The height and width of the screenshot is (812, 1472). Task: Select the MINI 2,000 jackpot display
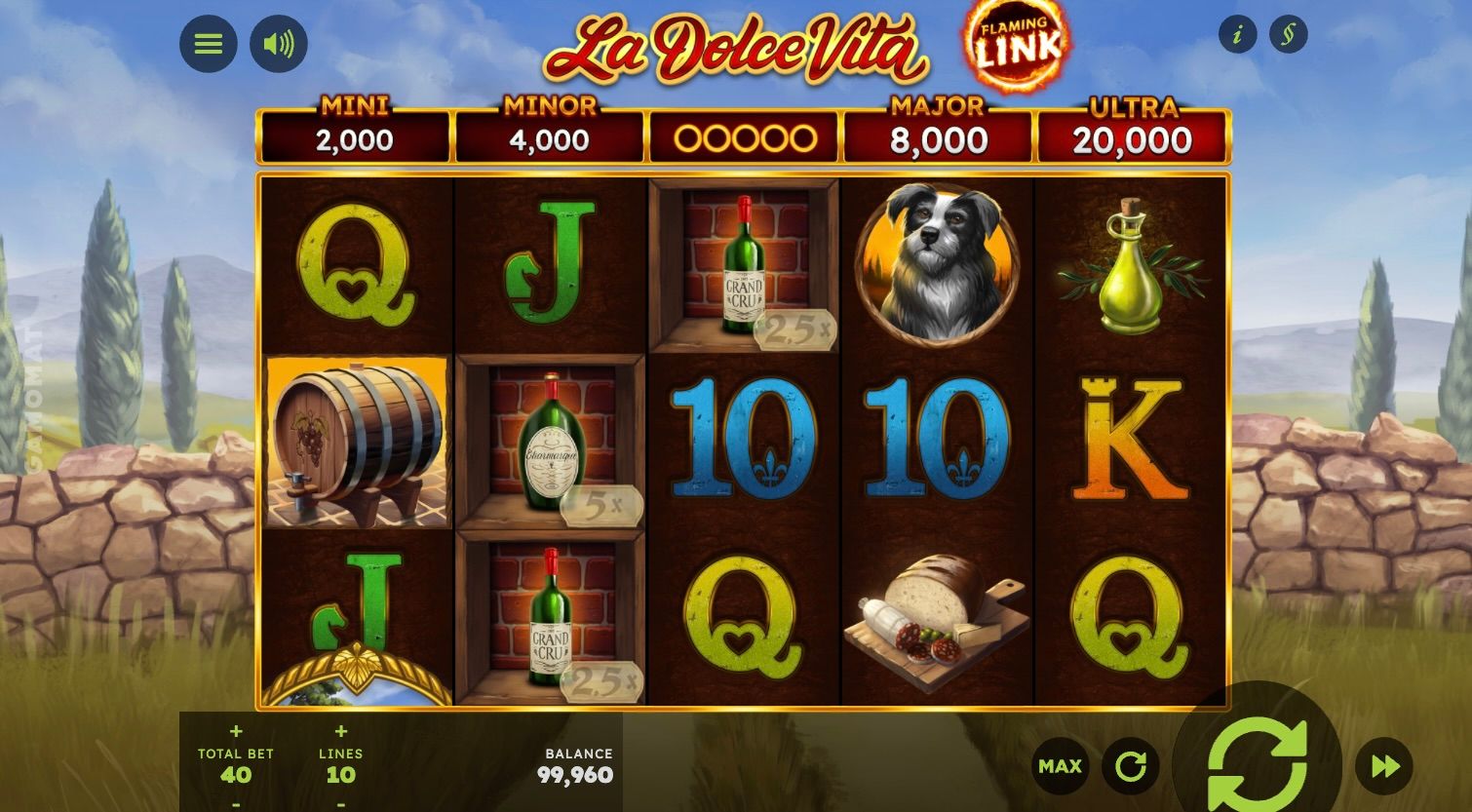click(353, 130)
